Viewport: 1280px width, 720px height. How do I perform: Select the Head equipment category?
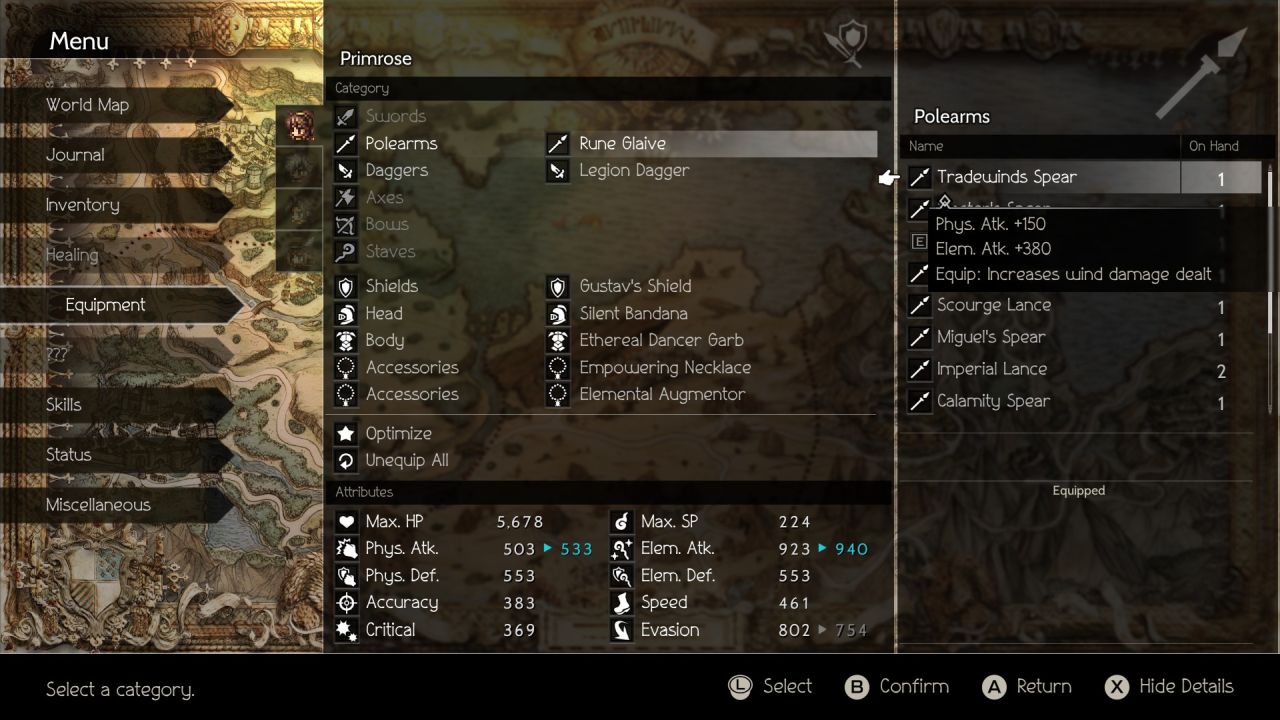point(384,314)
